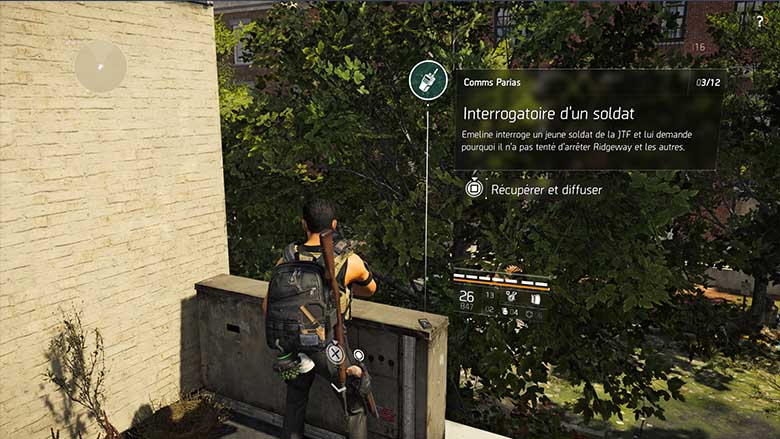Open the Interrogatoire d'un soldat info panel

587,119
